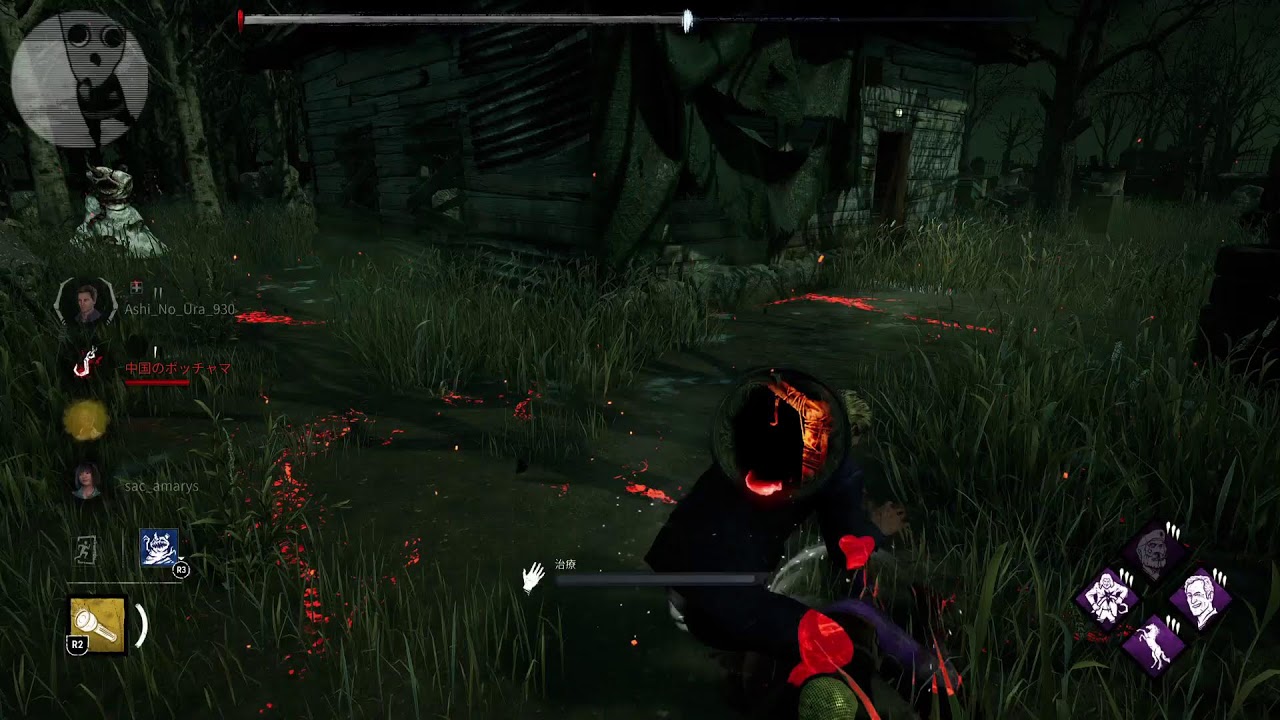Click the glowing yellow survivor portrait
The height and width of the screenshot is (720, 1280).
[86, 421]
